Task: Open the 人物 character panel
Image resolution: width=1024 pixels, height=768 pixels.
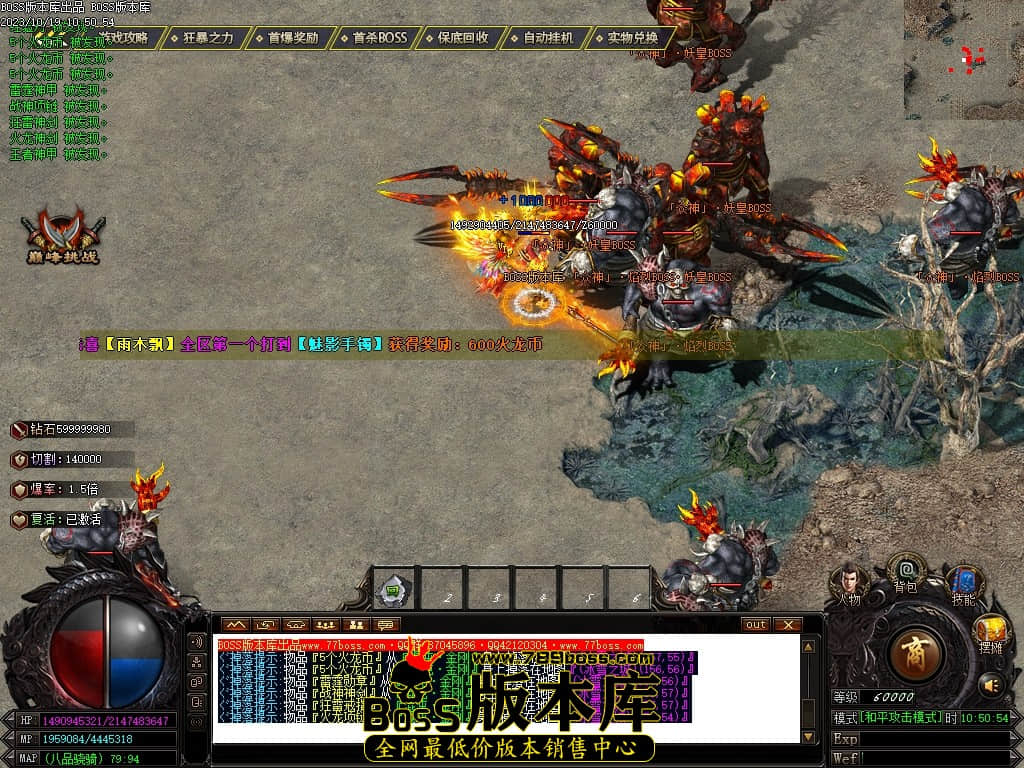Action: [x=849, y=583]
